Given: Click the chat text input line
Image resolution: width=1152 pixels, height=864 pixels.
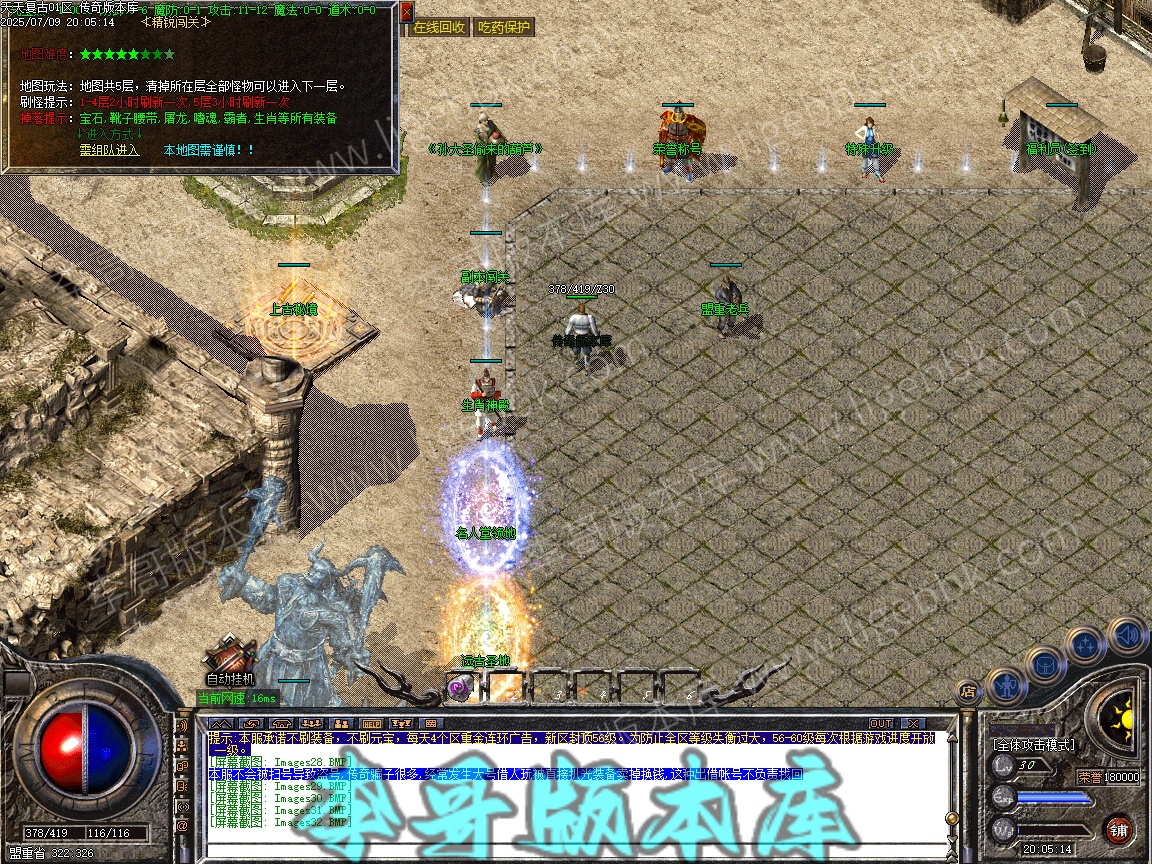Looking at the screenshot, I should coord(570,851).
